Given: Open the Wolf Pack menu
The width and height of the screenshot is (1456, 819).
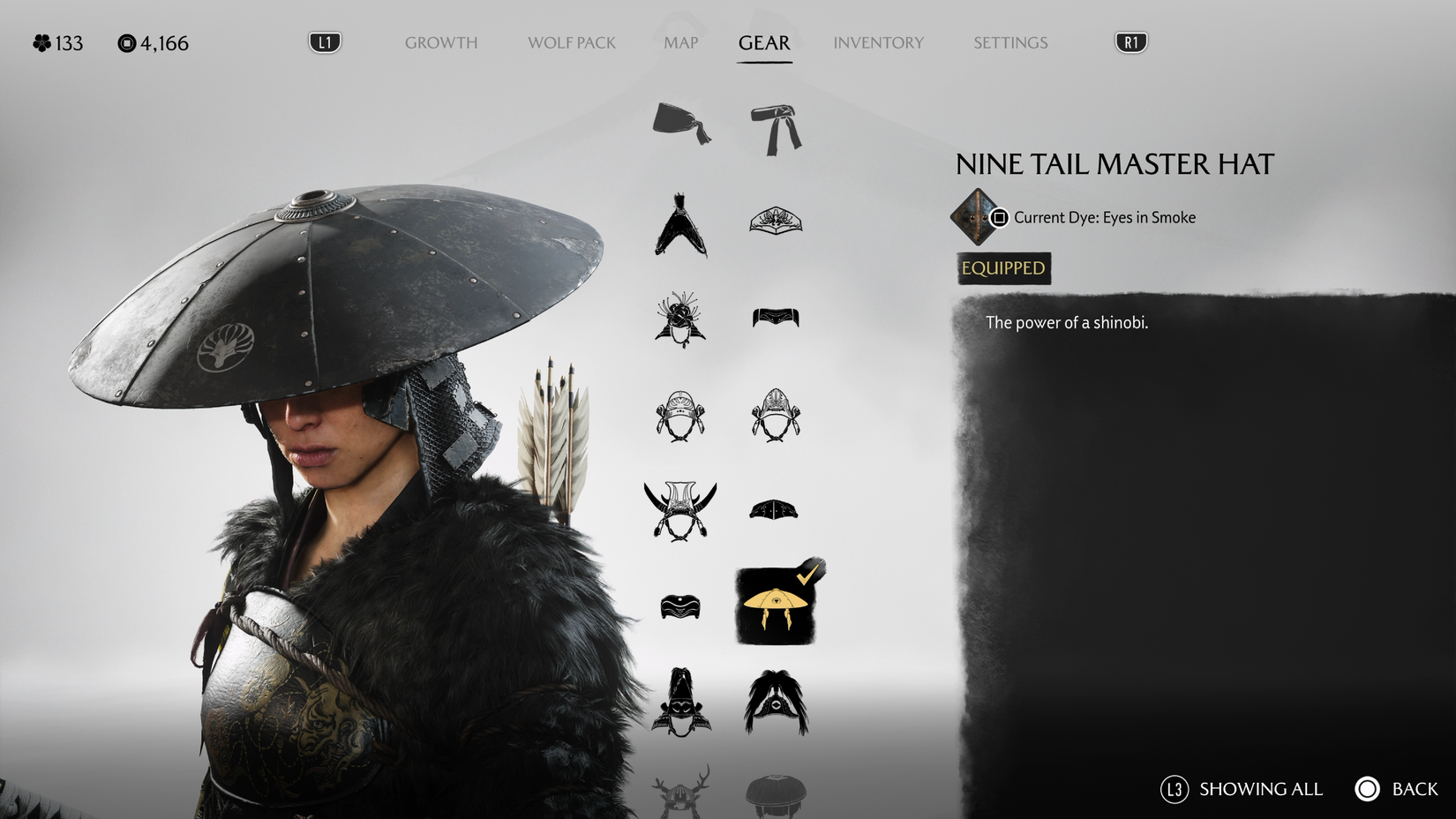Looking at the screenshot, I should (571, 41).
